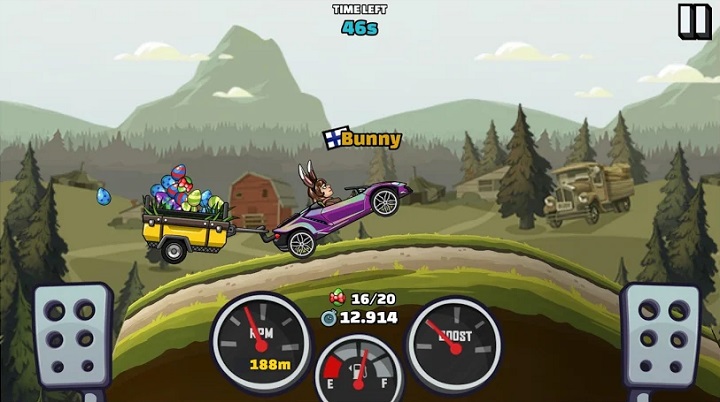Pause the game with the top-right button
Screen dimensions: 720x402
click(692, 20)
